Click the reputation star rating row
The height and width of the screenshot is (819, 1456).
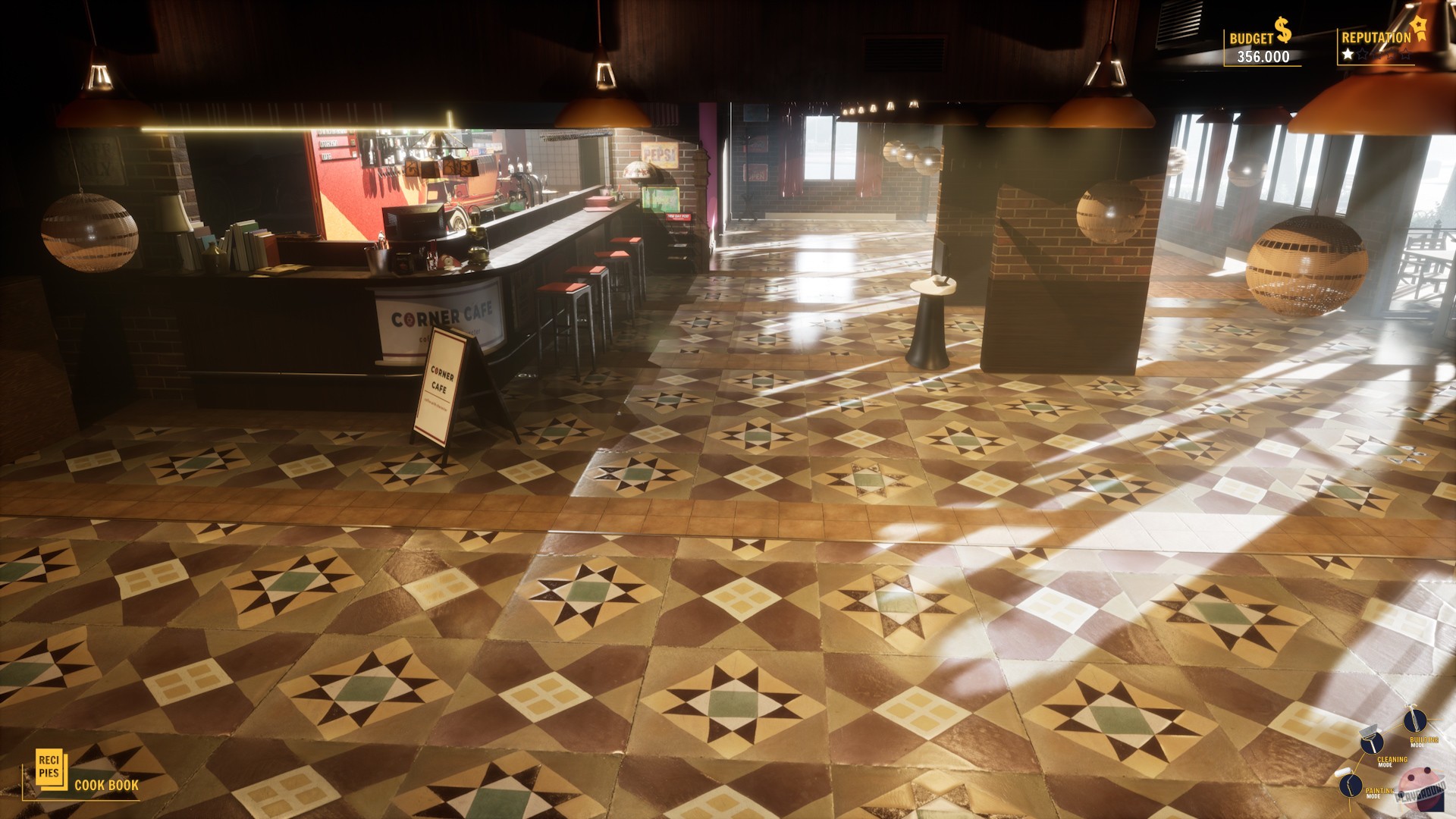pyautogui.click(x=1376, y=54)
